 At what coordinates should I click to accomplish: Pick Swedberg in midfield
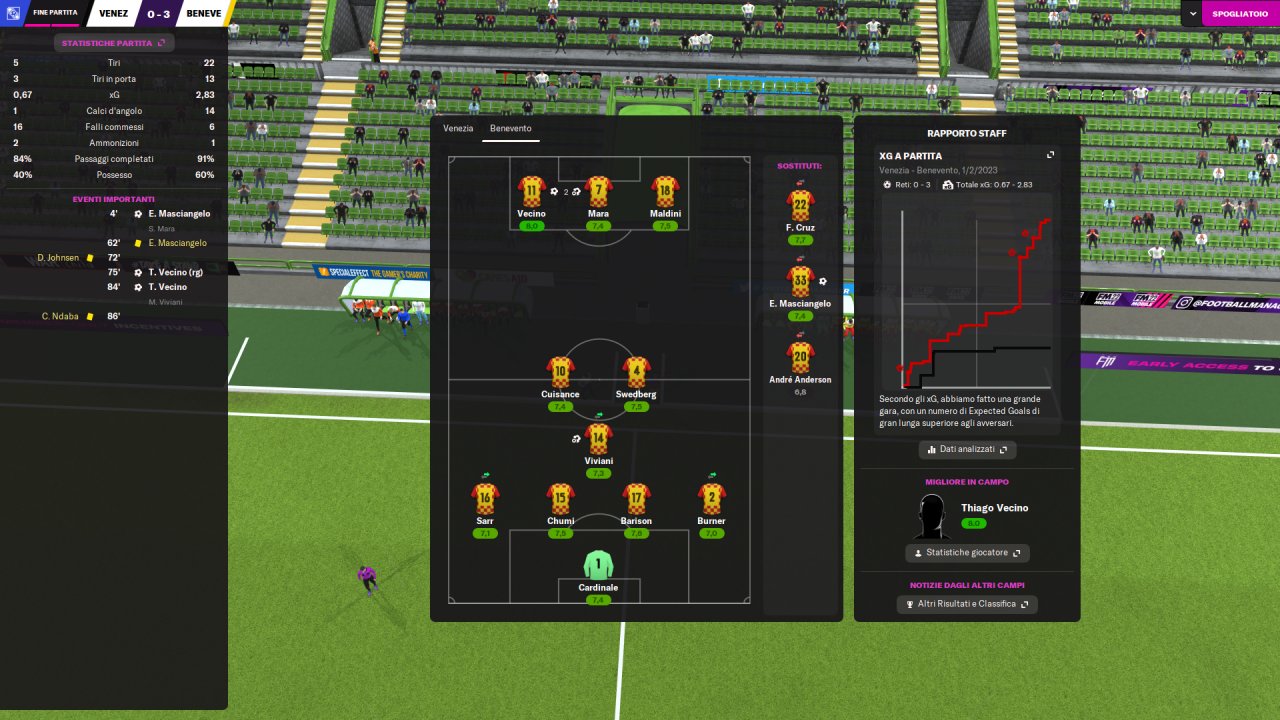click(636, 372)
